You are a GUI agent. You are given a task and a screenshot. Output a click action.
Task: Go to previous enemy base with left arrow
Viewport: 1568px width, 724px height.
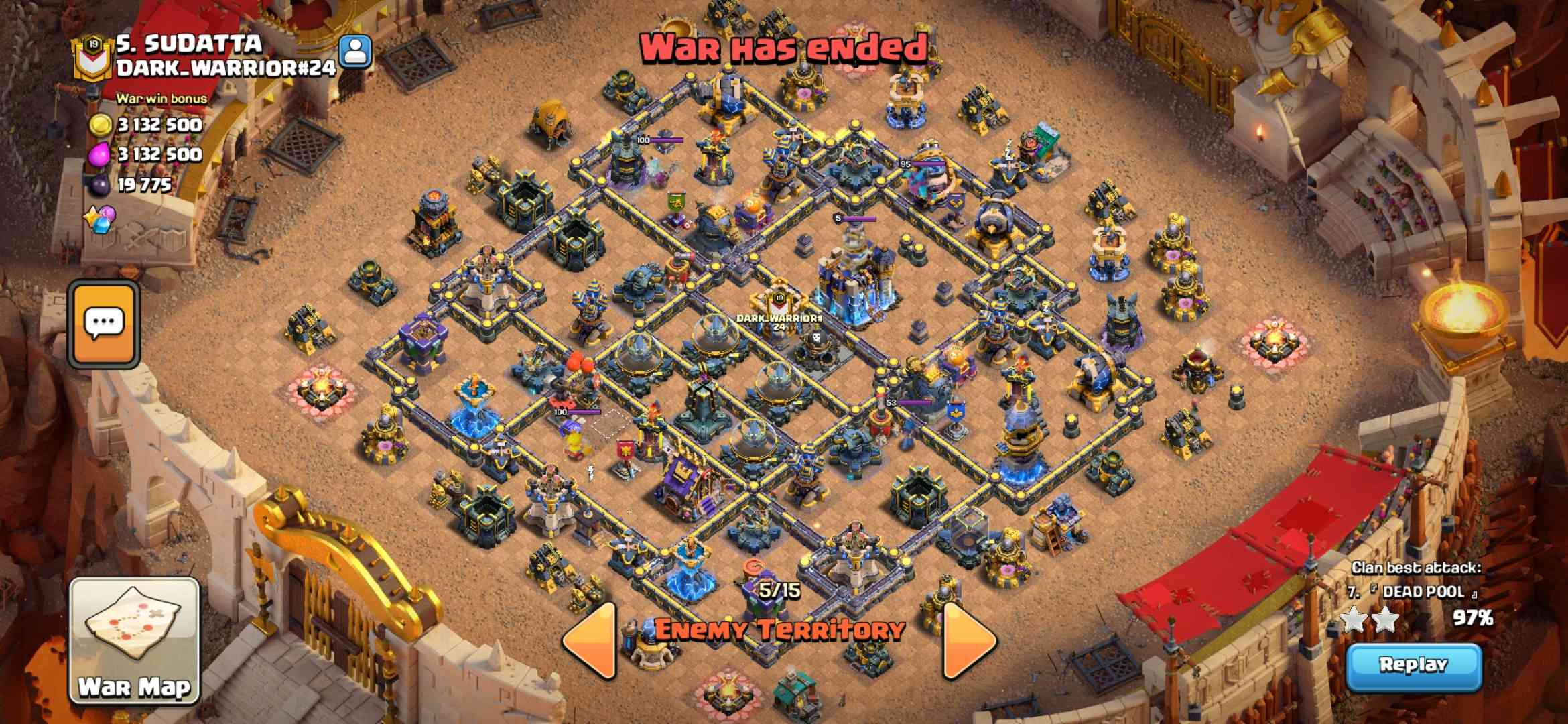click(x=591, y=641)
